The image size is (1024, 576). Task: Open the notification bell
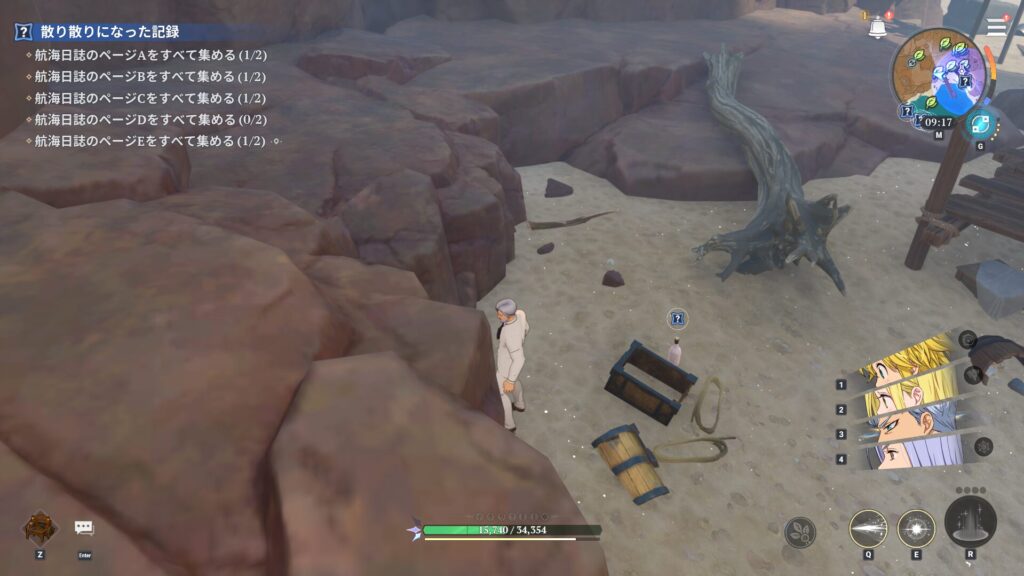(878, 28)
